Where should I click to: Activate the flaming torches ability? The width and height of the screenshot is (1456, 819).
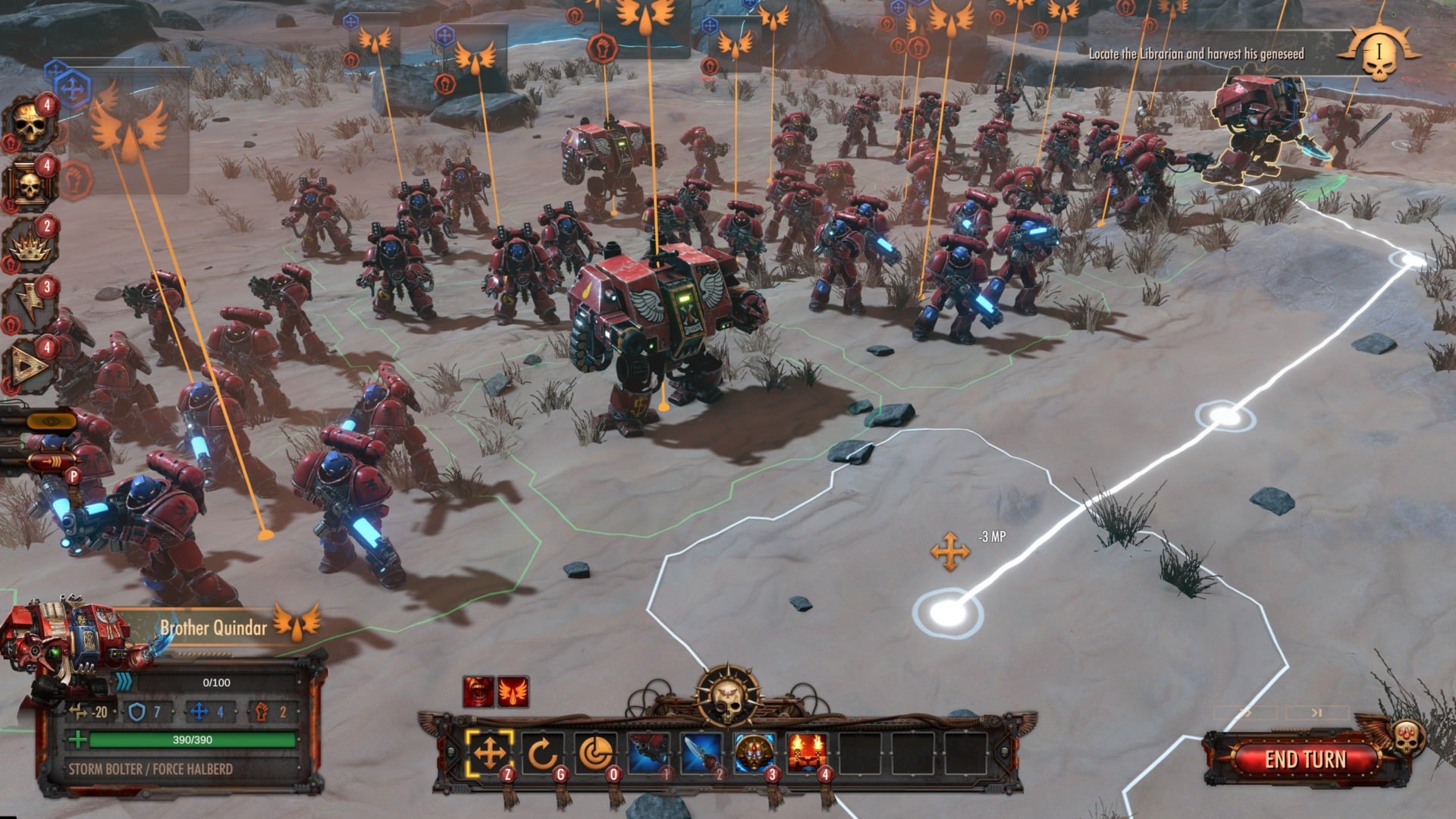(807, 754)
